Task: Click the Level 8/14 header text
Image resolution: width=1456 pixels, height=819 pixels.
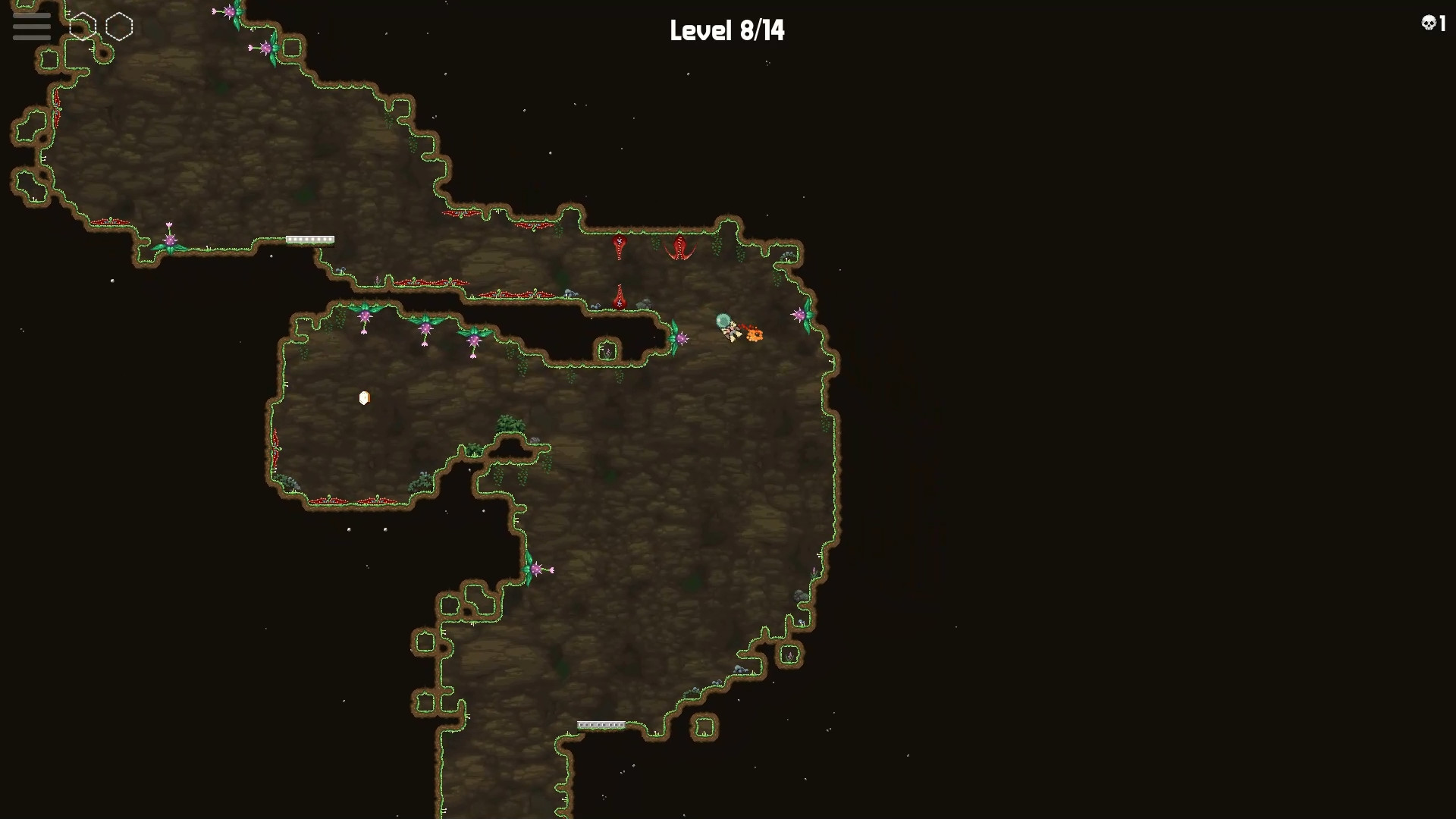Action: point(726,31)
